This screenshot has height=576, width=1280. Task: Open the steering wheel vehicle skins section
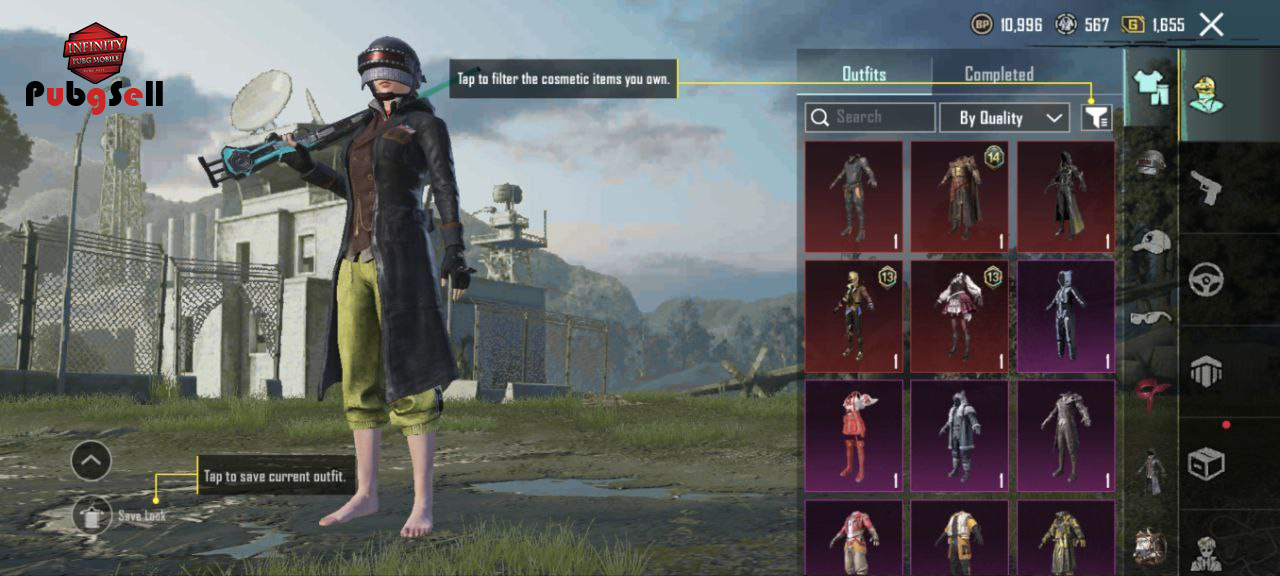click(1206, 279)
